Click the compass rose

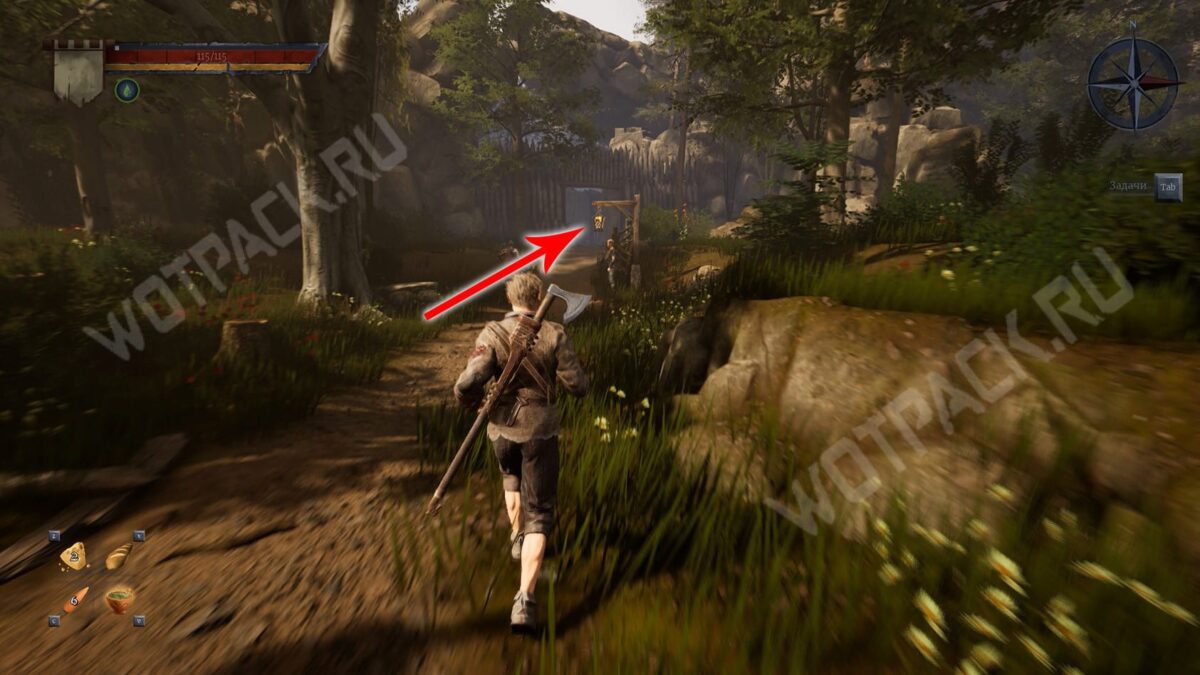pos(1133,83)
